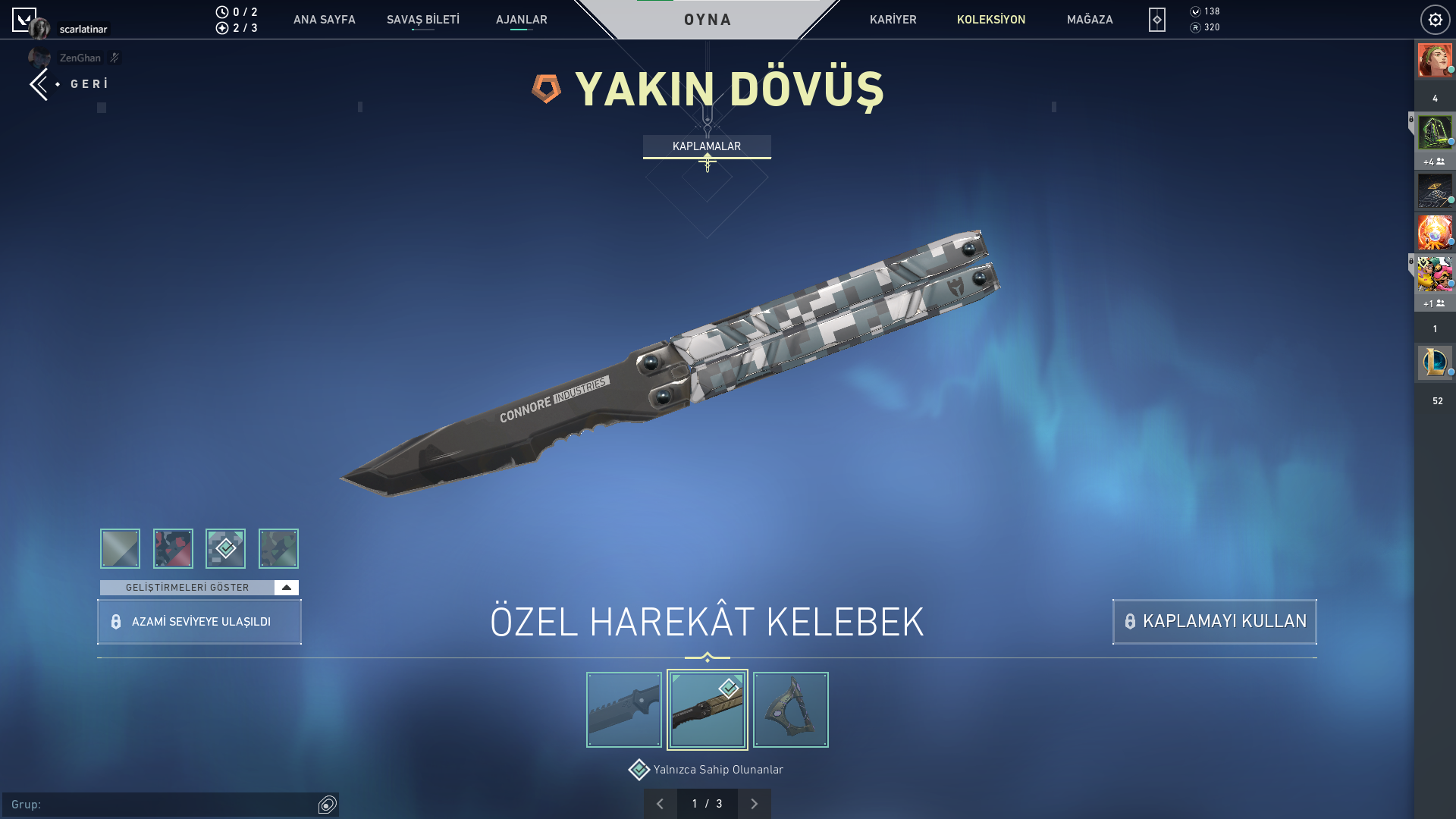The height and width of the screenshot is (819, 1456).
Task: Choose the plain grey skin variant swatch
Action: pyautogui.click(x=120, y=548)
